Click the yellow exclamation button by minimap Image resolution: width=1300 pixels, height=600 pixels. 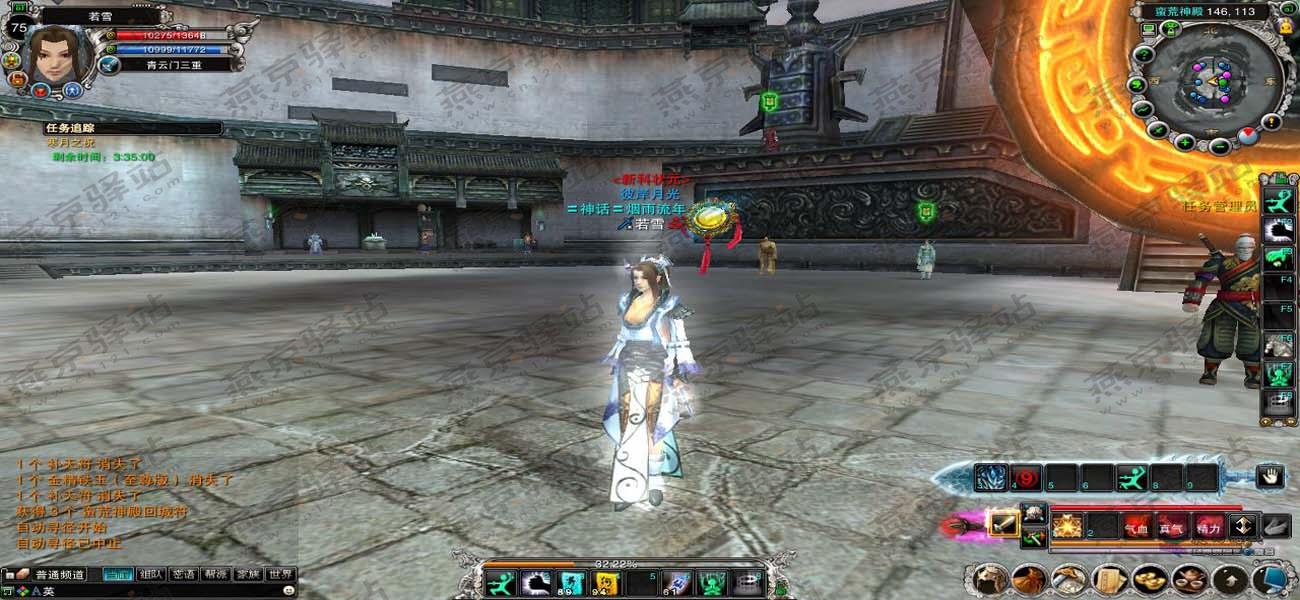pos(1271,122)
